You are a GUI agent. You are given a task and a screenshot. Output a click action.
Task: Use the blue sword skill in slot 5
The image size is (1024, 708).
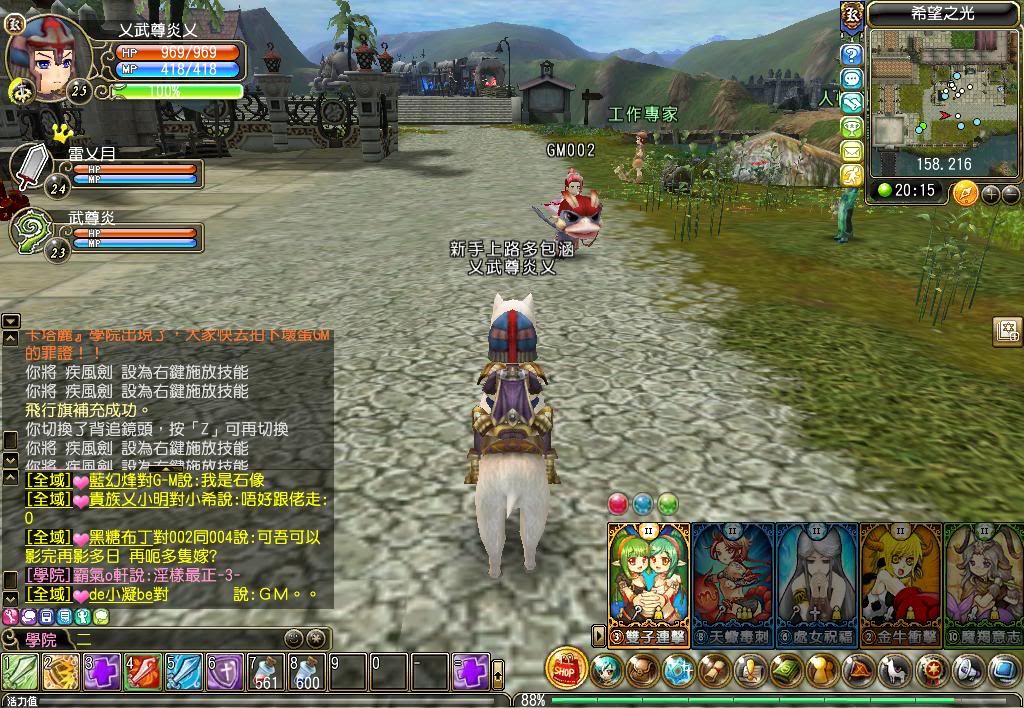(x=184, y=671)
